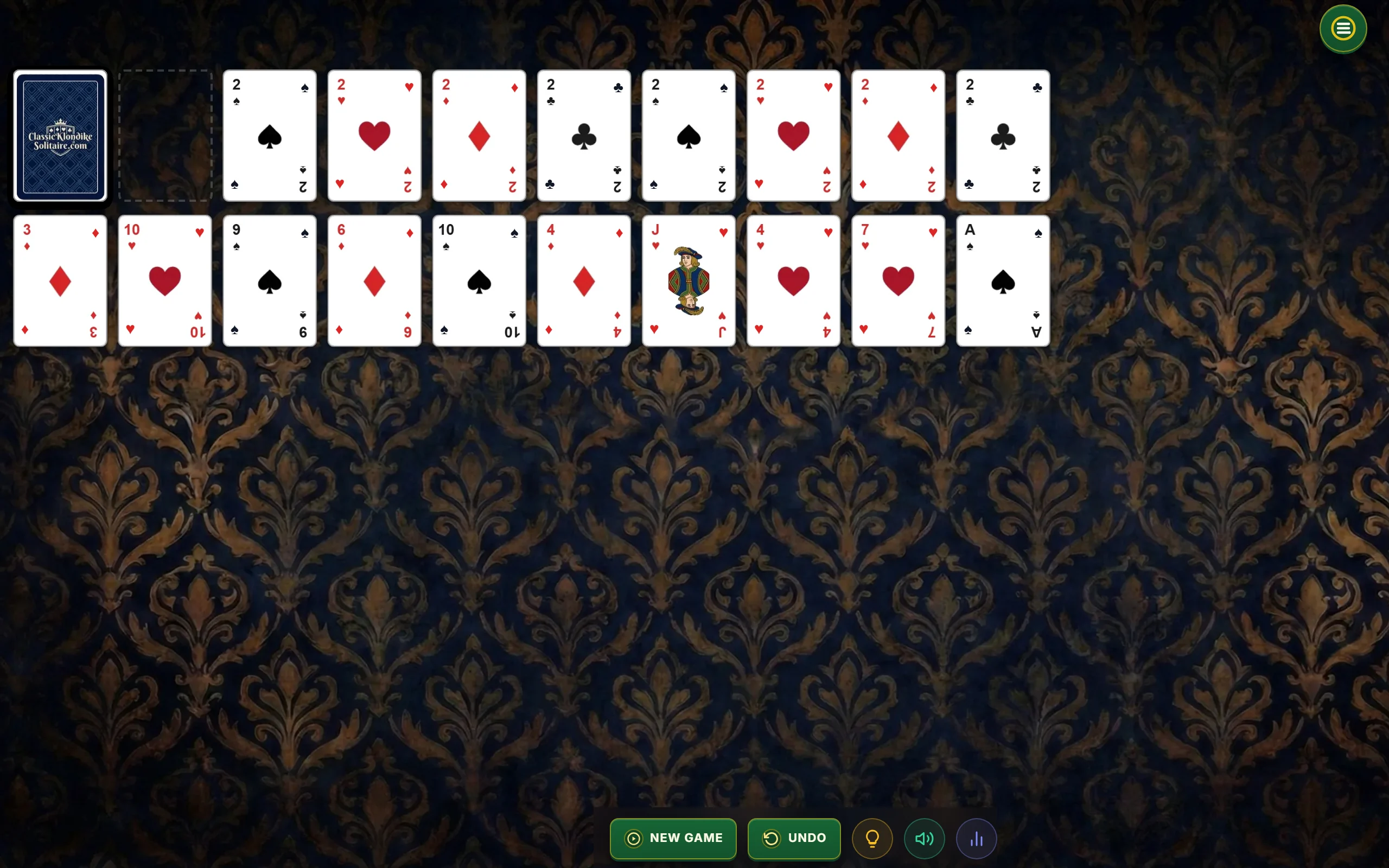Image resolution: width=1389 pixels, height=868 pixels.
Task: Select the 10 of Spades card
Action: click(x=479, y=280)
